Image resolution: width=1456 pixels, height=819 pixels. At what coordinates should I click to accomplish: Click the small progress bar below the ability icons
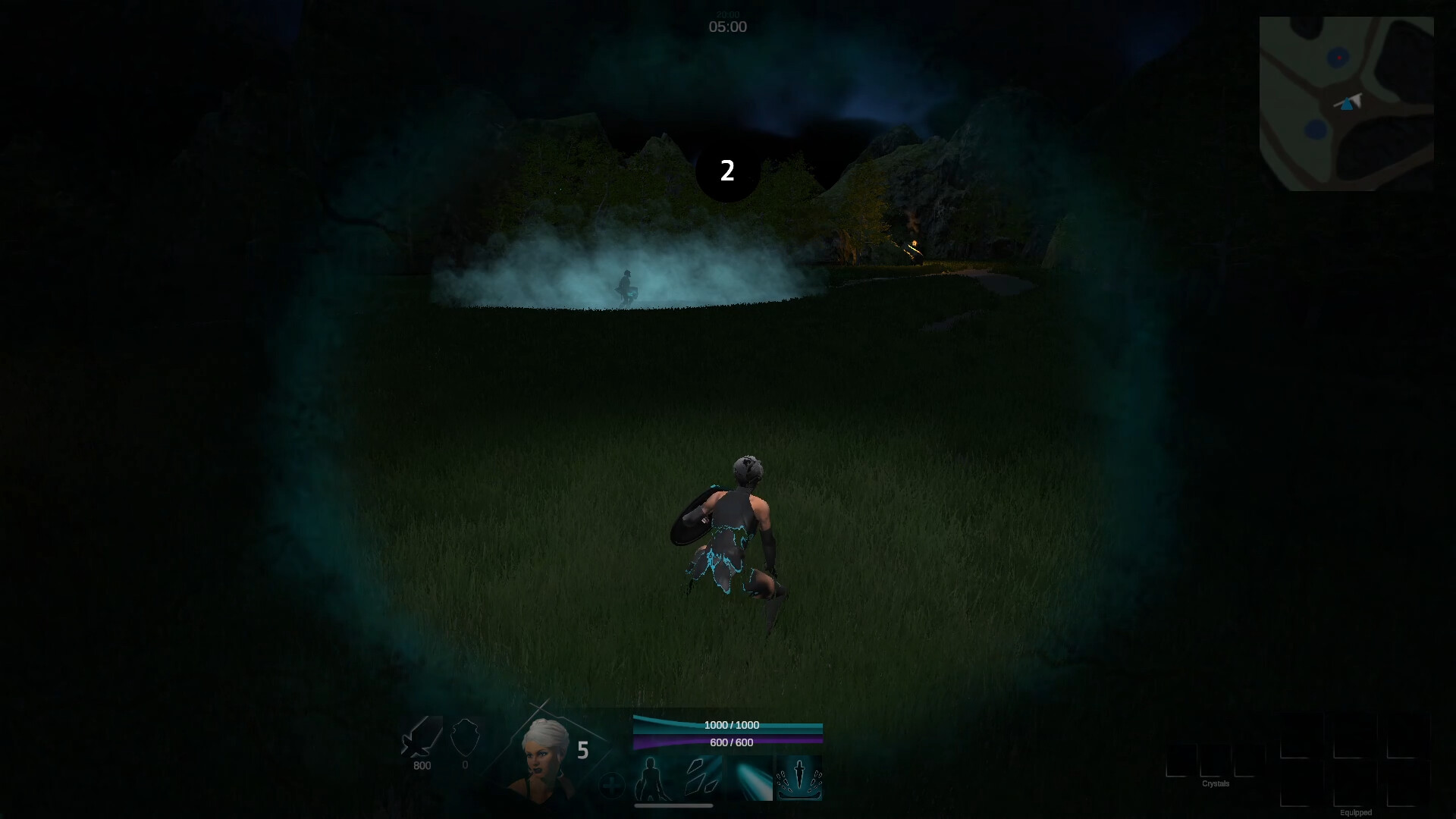[674, 805]
